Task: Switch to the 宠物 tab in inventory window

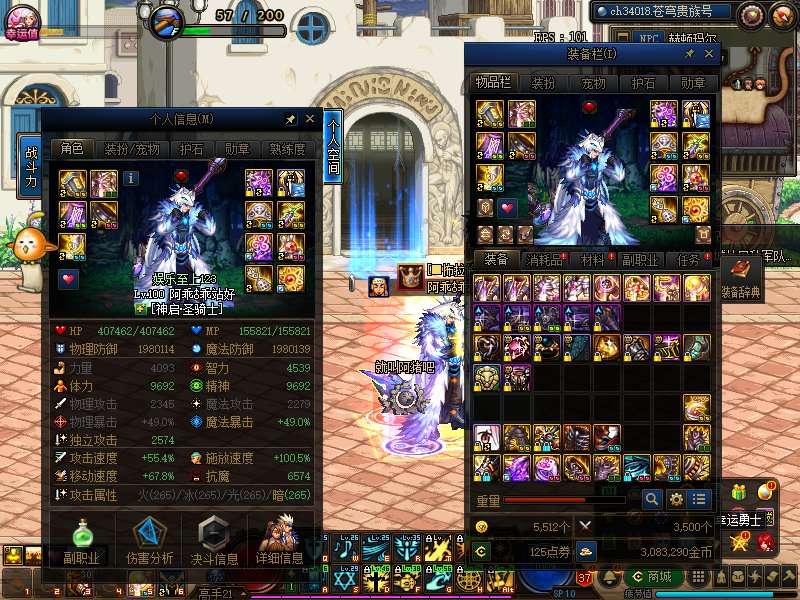Action: [x=594, y=83]
